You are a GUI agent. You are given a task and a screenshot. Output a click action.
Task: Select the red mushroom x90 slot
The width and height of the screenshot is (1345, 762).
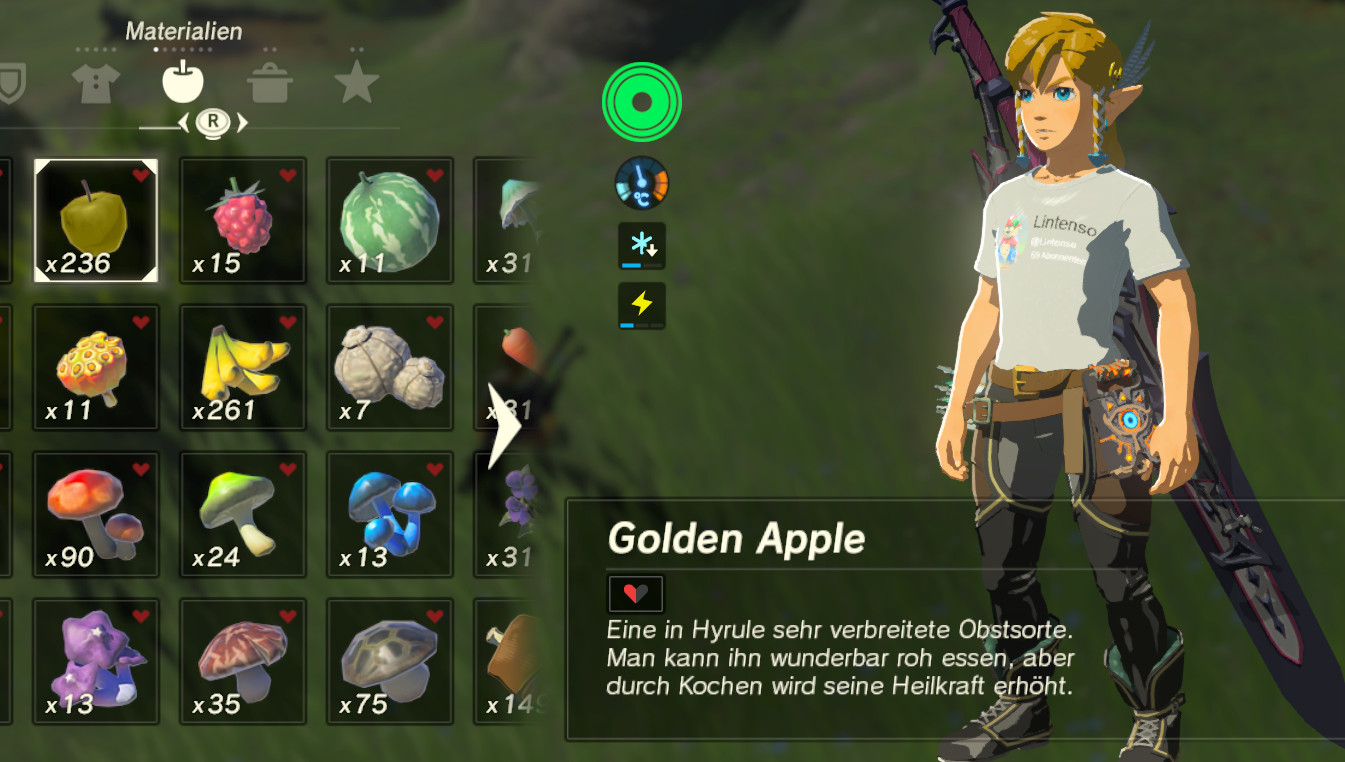[95, 512]
